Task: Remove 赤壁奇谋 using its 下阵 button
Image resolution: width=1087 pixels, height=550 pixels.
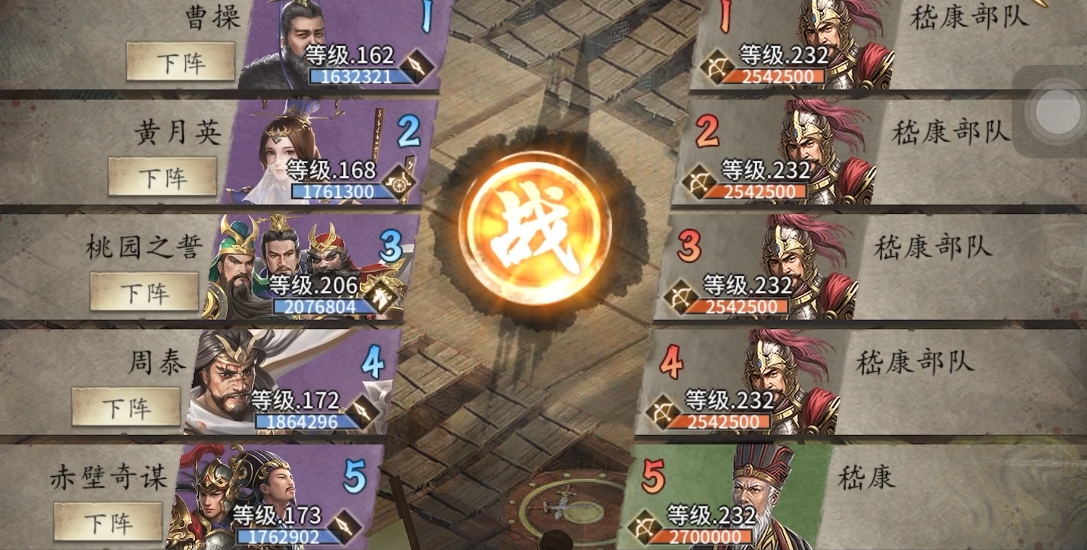Action: tap(108, 521)
